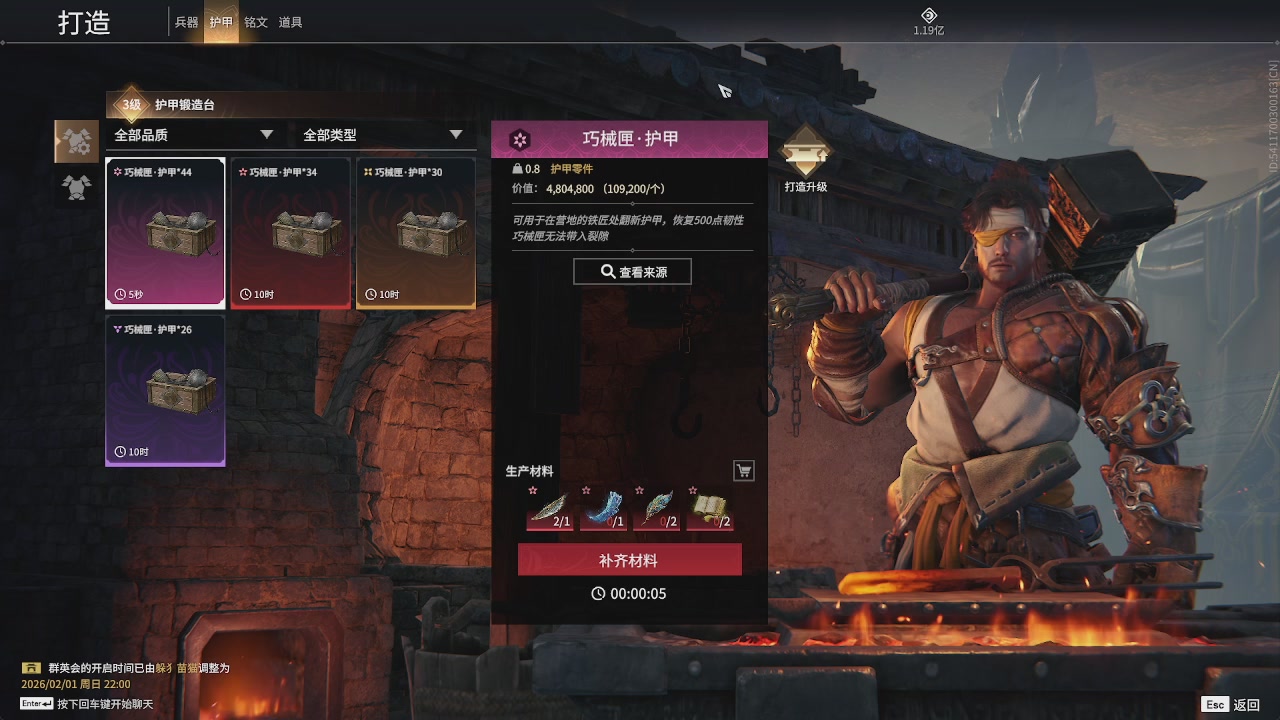Open the 全部品质 quality filter dropdown
This screenshot has height=720, width=1280.
click(x=192, y=133)
